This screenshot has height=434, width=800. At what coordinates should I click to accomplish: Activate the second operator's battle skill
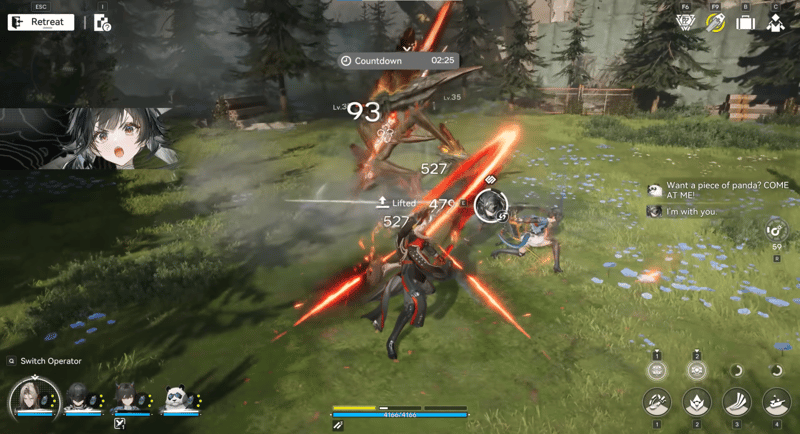click(697, 403)
